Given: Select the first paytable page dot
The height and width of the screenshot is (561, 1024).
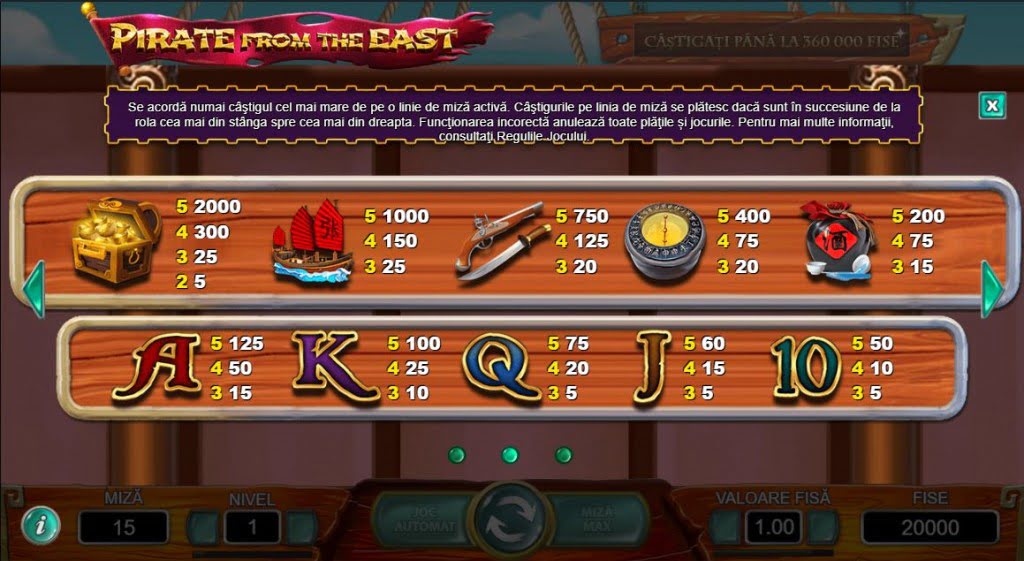Looking at the screenshot, I should tap(457, 455).
